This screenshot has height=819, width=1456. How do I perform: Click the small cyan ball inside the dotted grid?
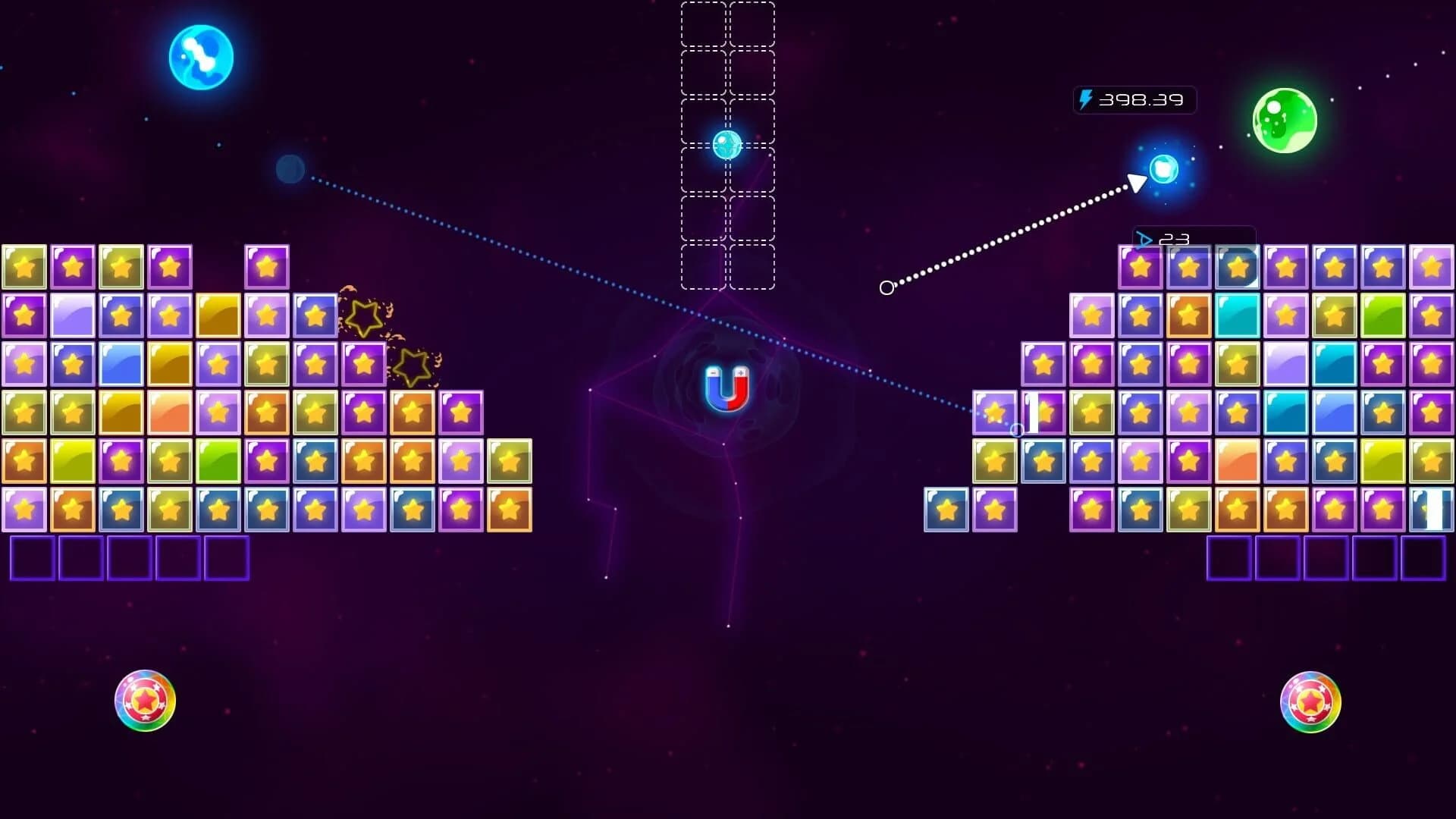(x=727, y=140)
